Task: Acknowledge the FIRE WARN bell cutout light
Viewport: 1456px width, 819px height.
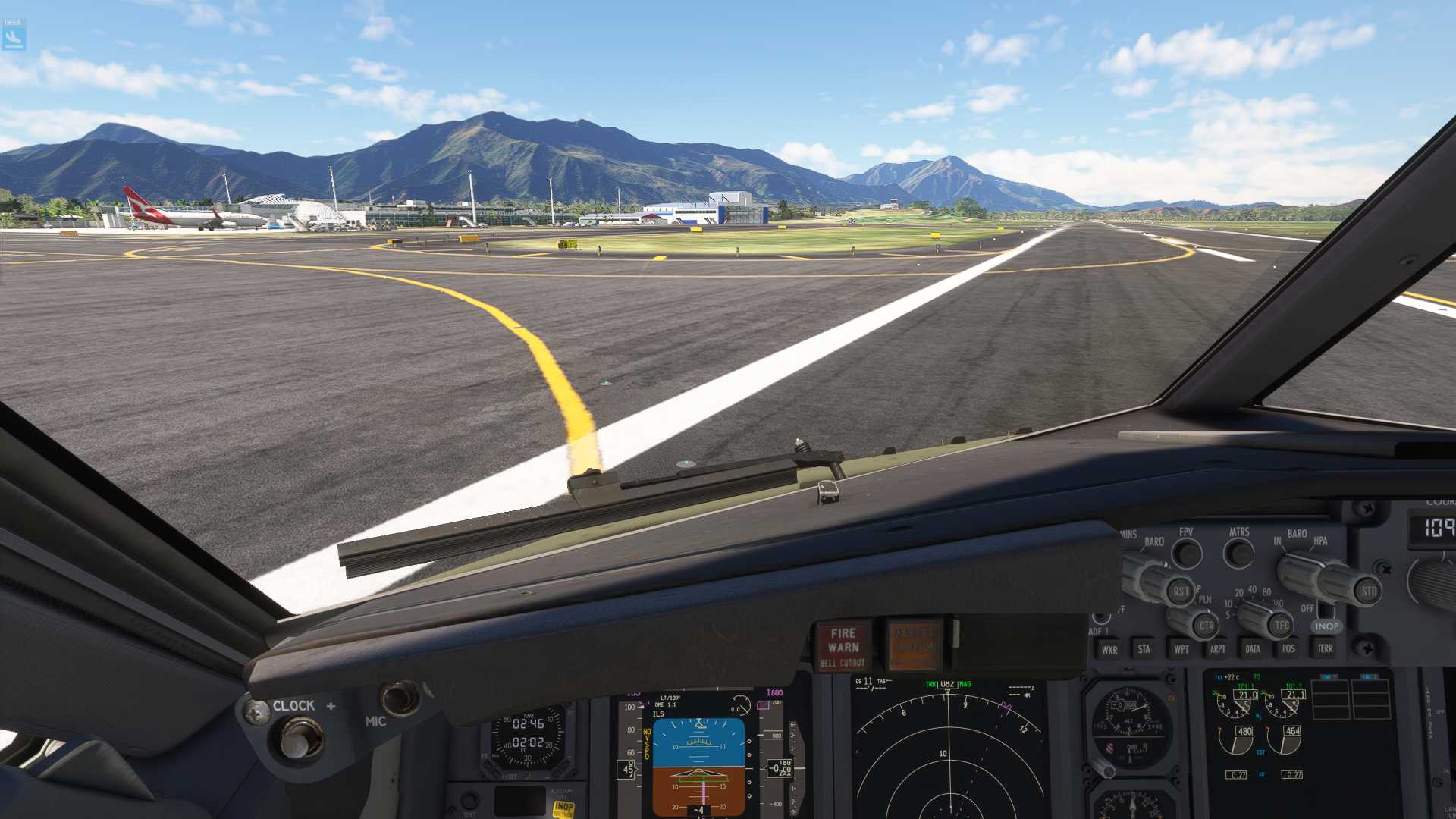Action: tap(843, 647)
